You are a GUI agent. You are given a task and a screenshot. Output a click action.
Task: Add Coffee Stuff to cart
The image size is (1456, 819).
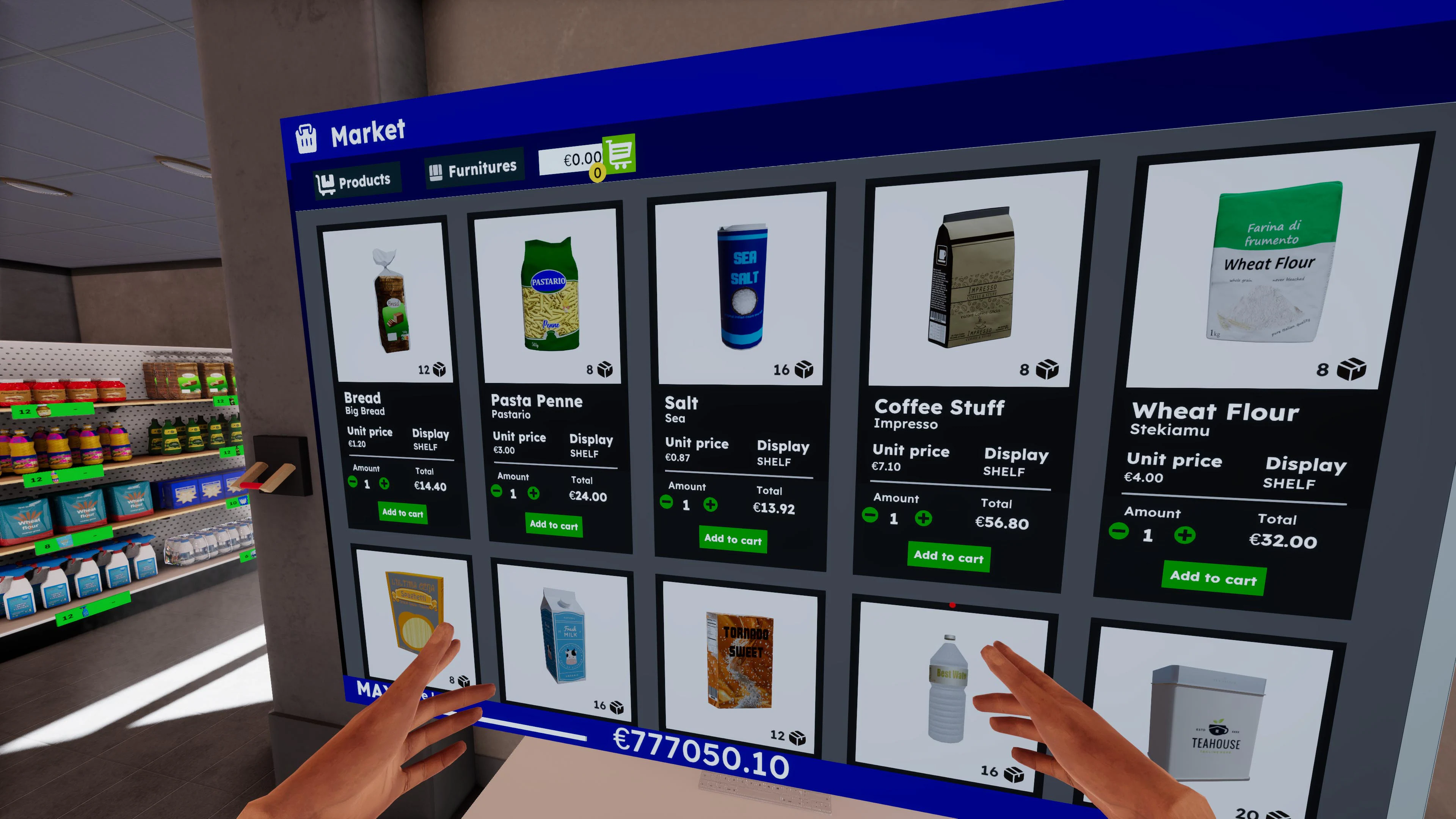[x=948, y=557]
